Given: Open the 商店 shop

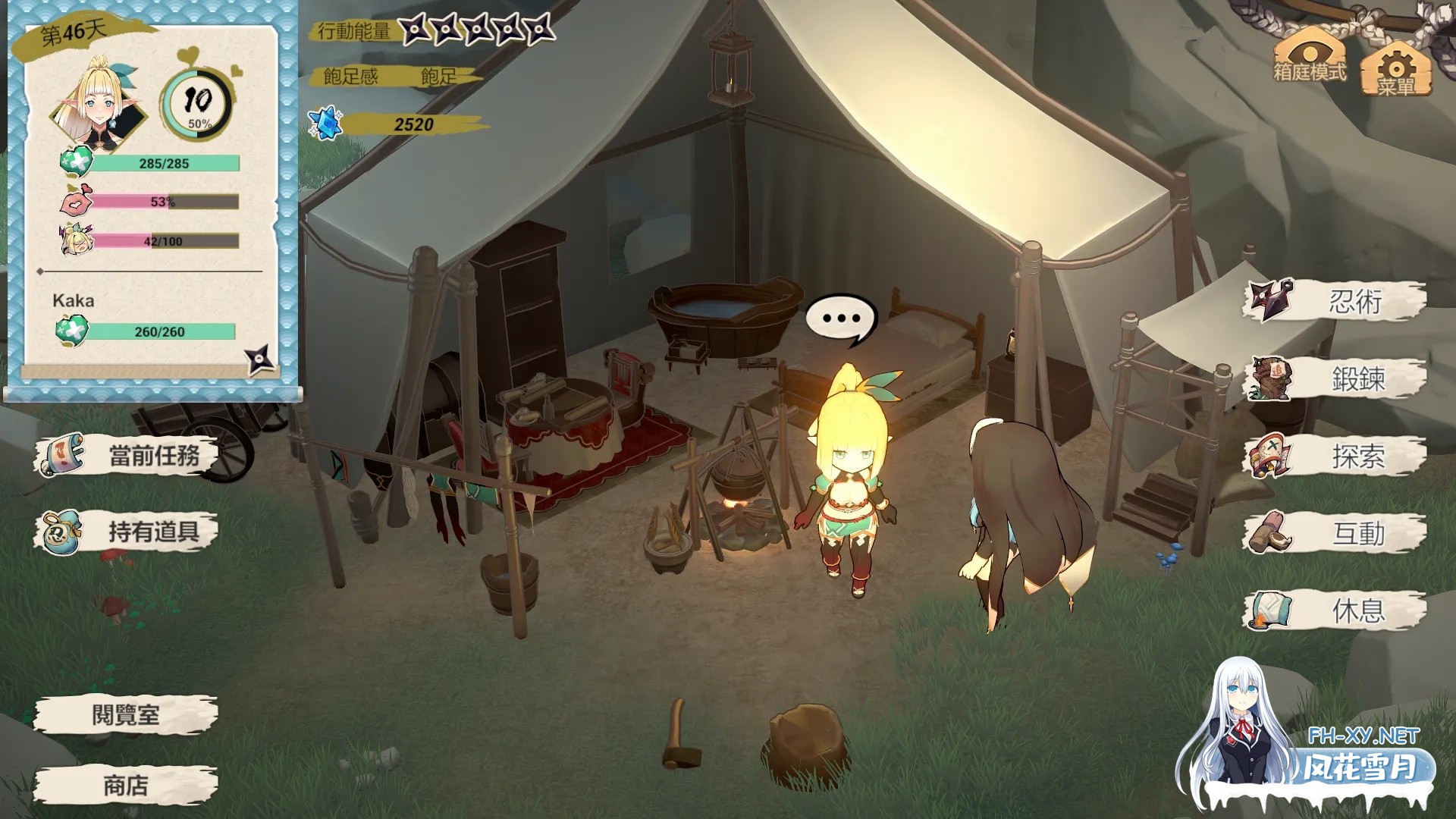Looking at the screenshot, I should (x=126, y=786).
